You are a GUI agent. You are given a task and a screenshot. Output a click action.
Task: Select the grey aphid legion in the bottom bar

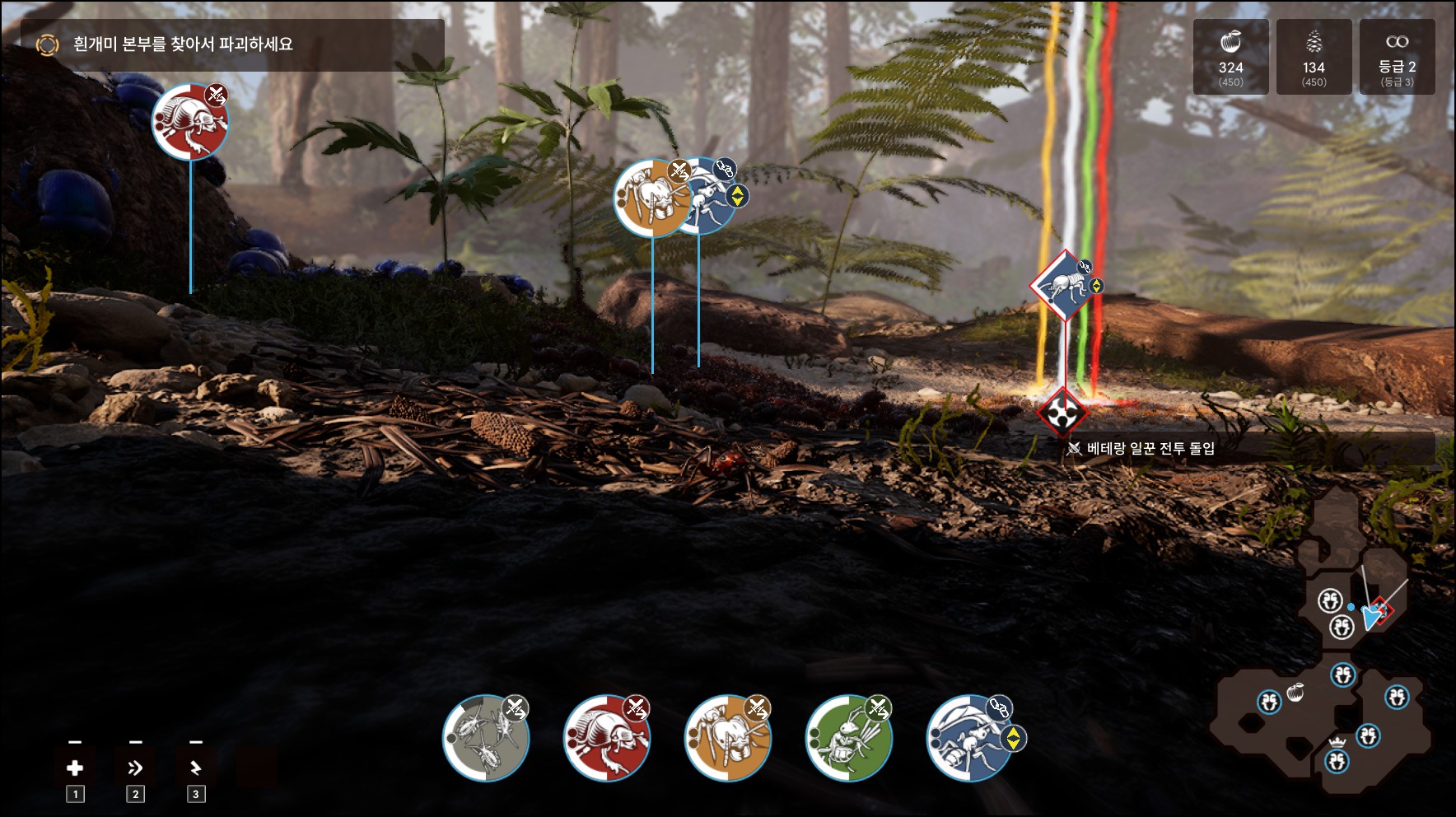coord(486,738)
